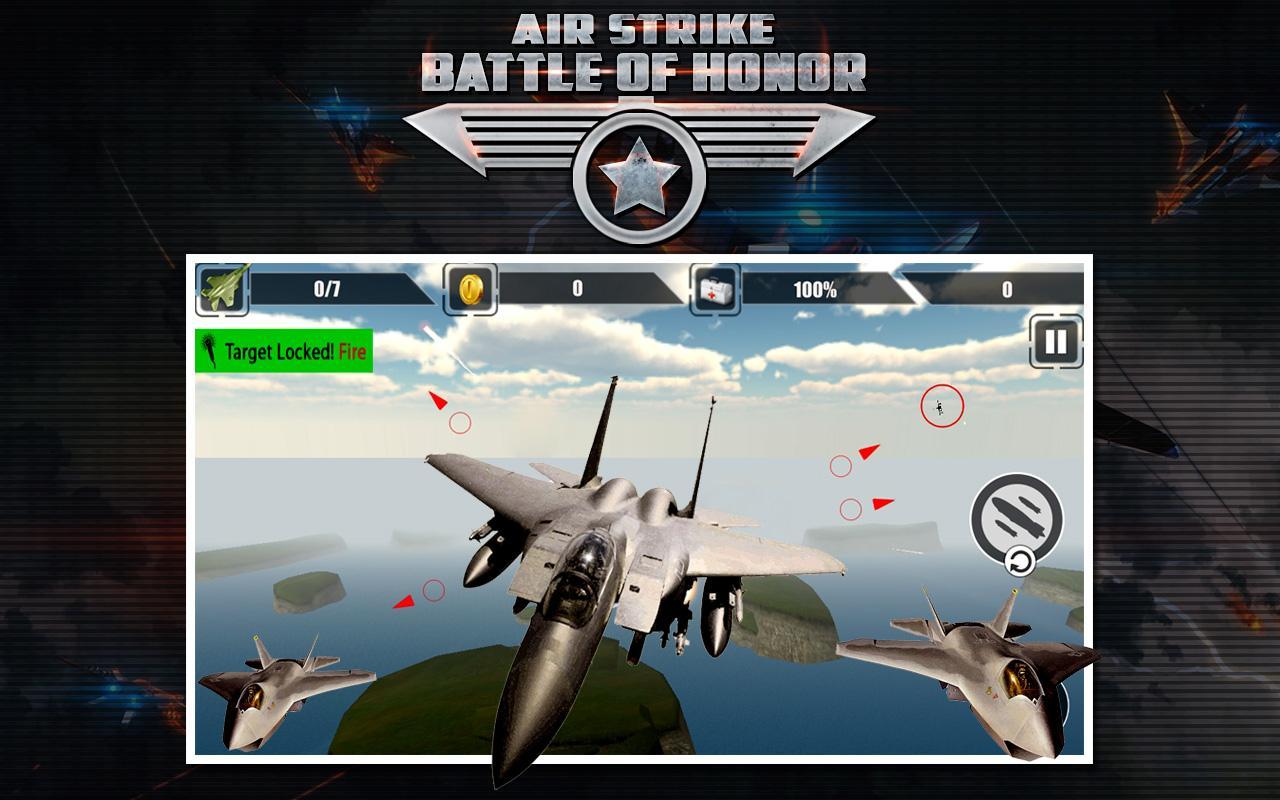The image size is (1280, 800).
Task: Click the red arrow left of the player jet
Action: click(403, 599)
